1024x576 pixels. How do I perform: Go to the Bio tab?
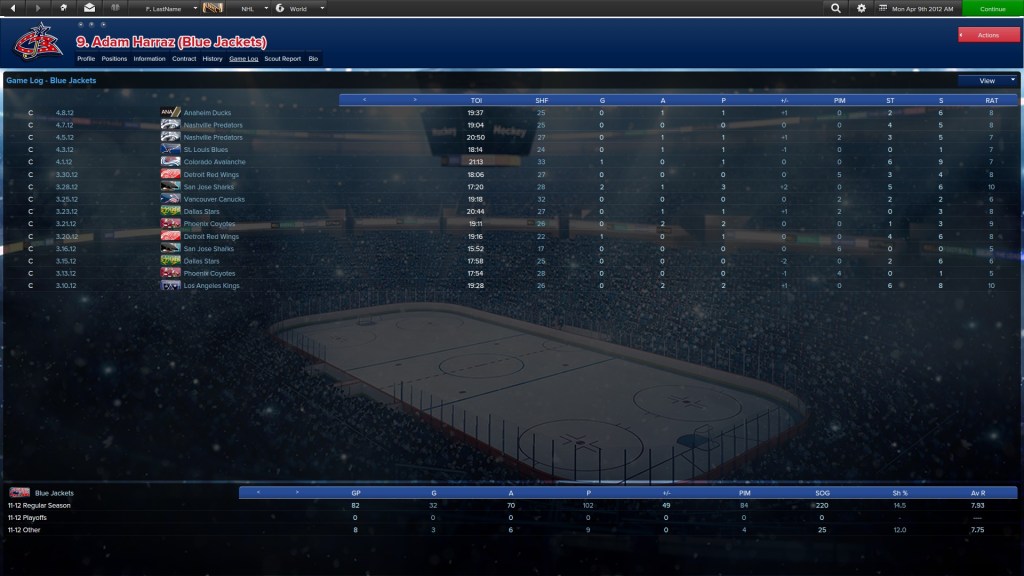[x=313, y=59]
